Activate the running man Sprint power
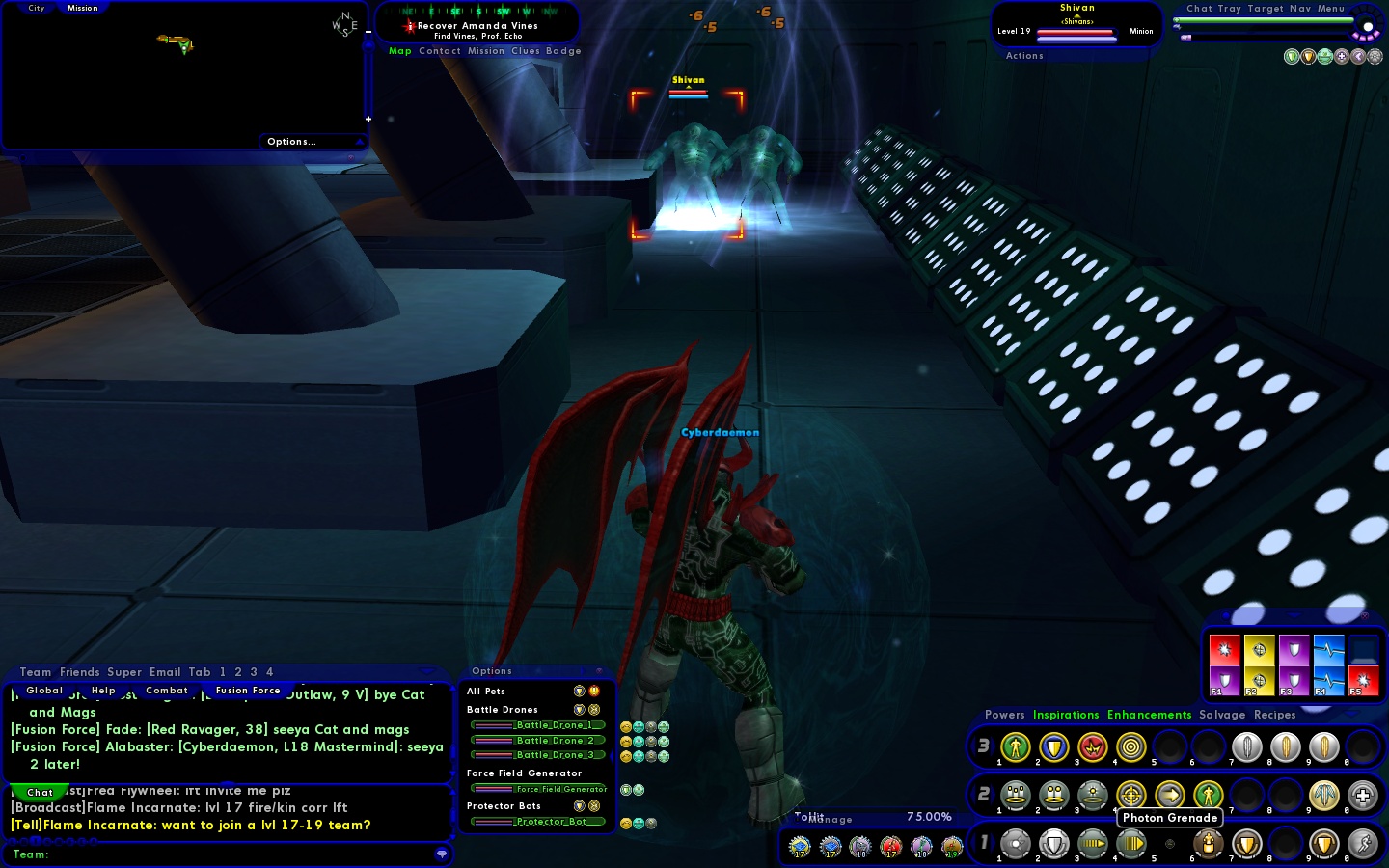1389x868 pixels. point(1362,844)
